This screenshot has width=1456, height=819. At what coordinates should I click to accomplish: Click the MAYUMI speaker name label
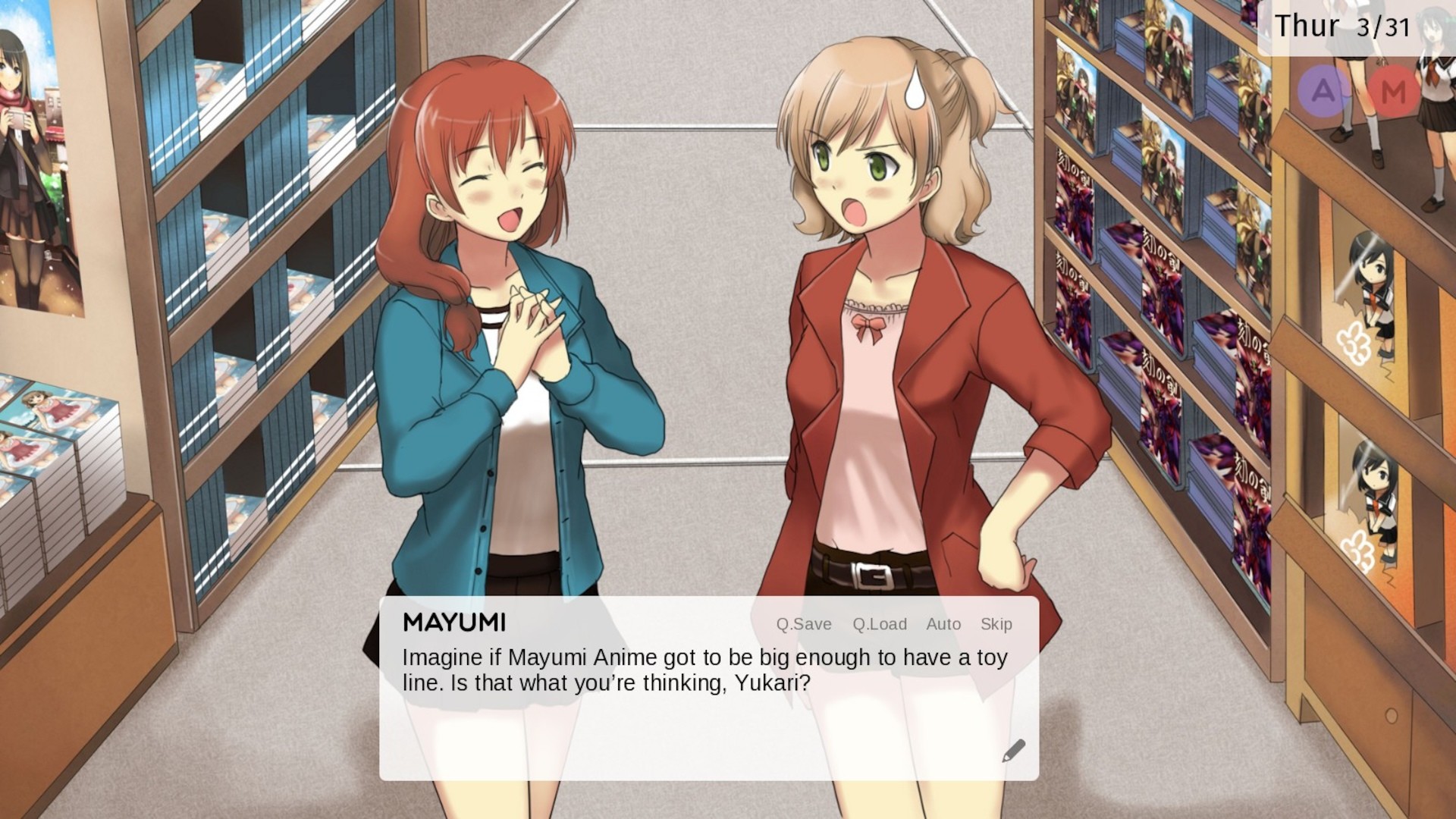tap(455, 623)
